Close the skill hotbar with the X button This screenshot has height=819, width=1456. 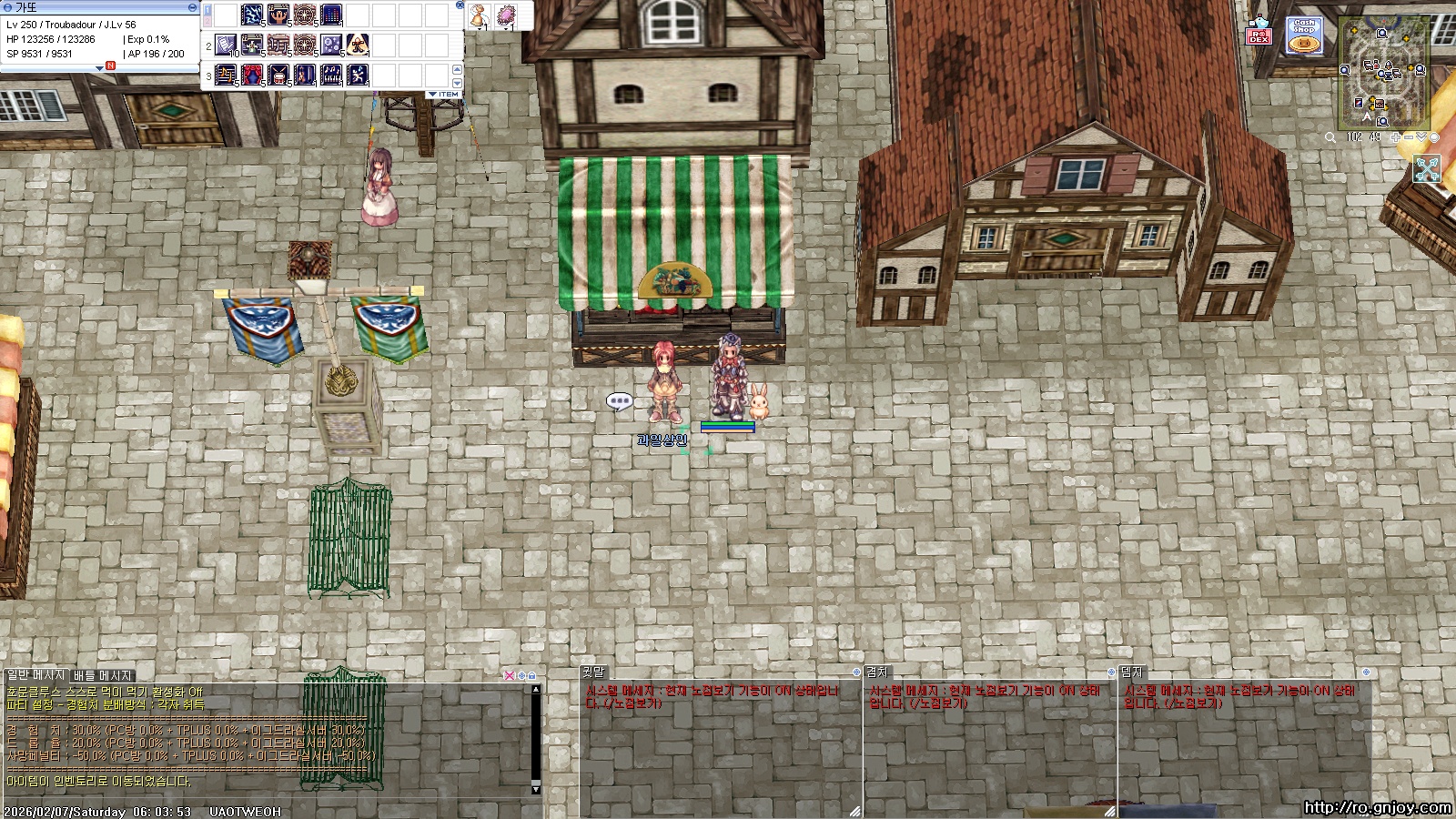[x=460, y=5]
